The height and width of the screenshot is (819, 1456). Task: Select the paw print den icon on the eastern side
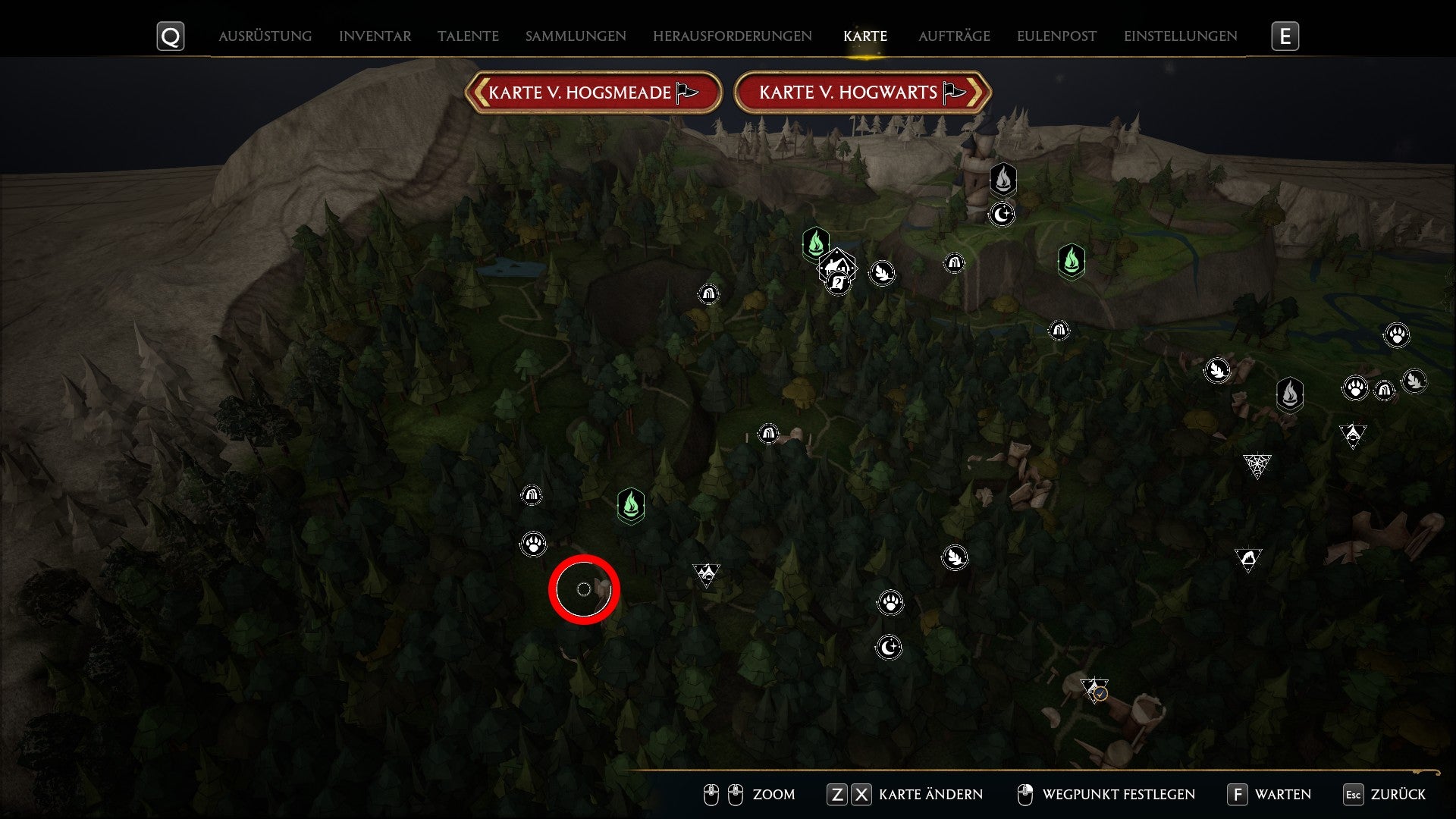(x=1395, y=334)
